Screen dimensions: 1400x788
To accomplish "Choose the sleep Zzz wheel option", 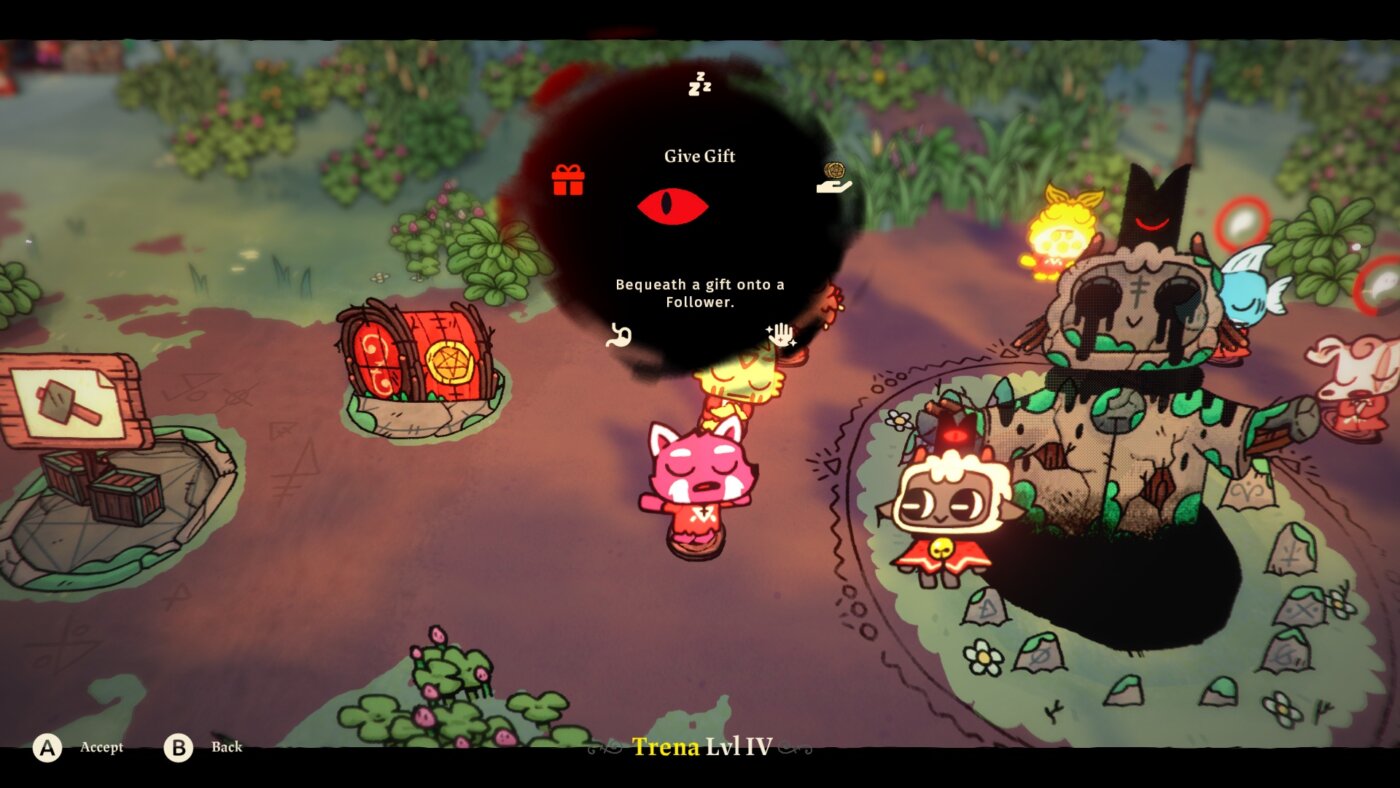I will (x=699, y=85).
